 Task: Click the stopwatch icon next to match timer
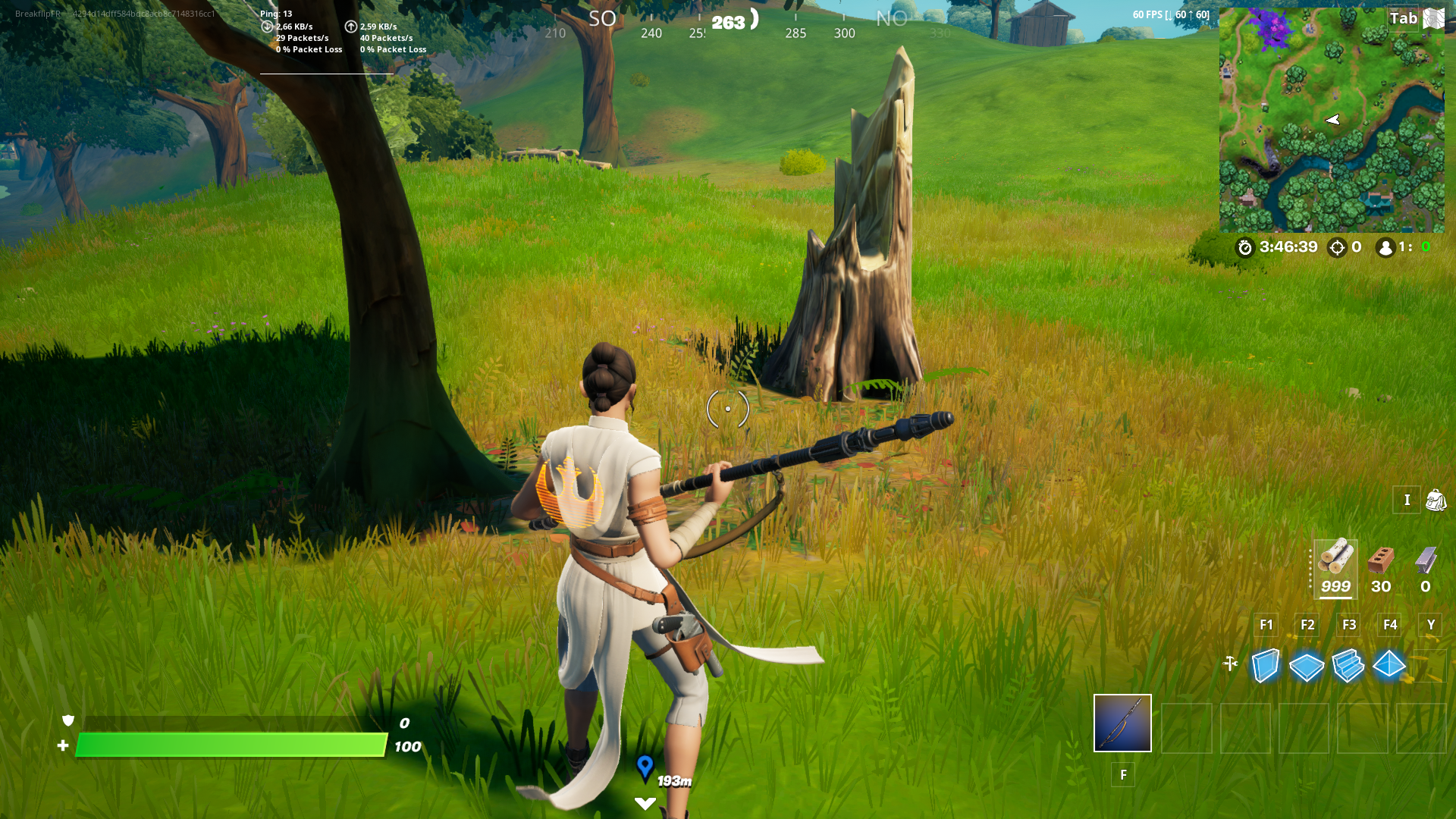(1246, 247)
